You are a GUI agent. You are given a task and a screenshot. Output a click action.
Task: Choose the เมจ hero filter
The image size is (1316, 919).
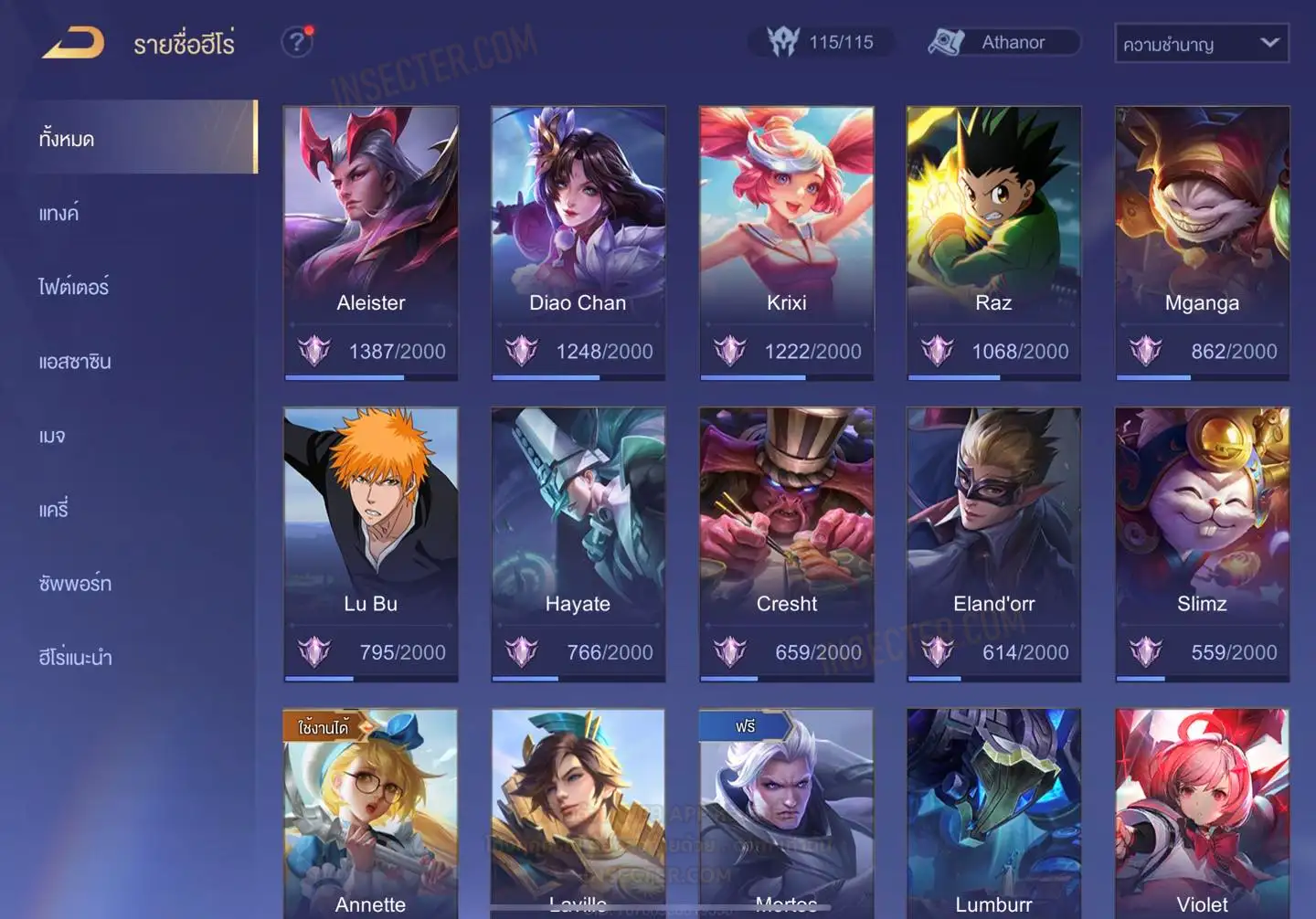(52, 436)
